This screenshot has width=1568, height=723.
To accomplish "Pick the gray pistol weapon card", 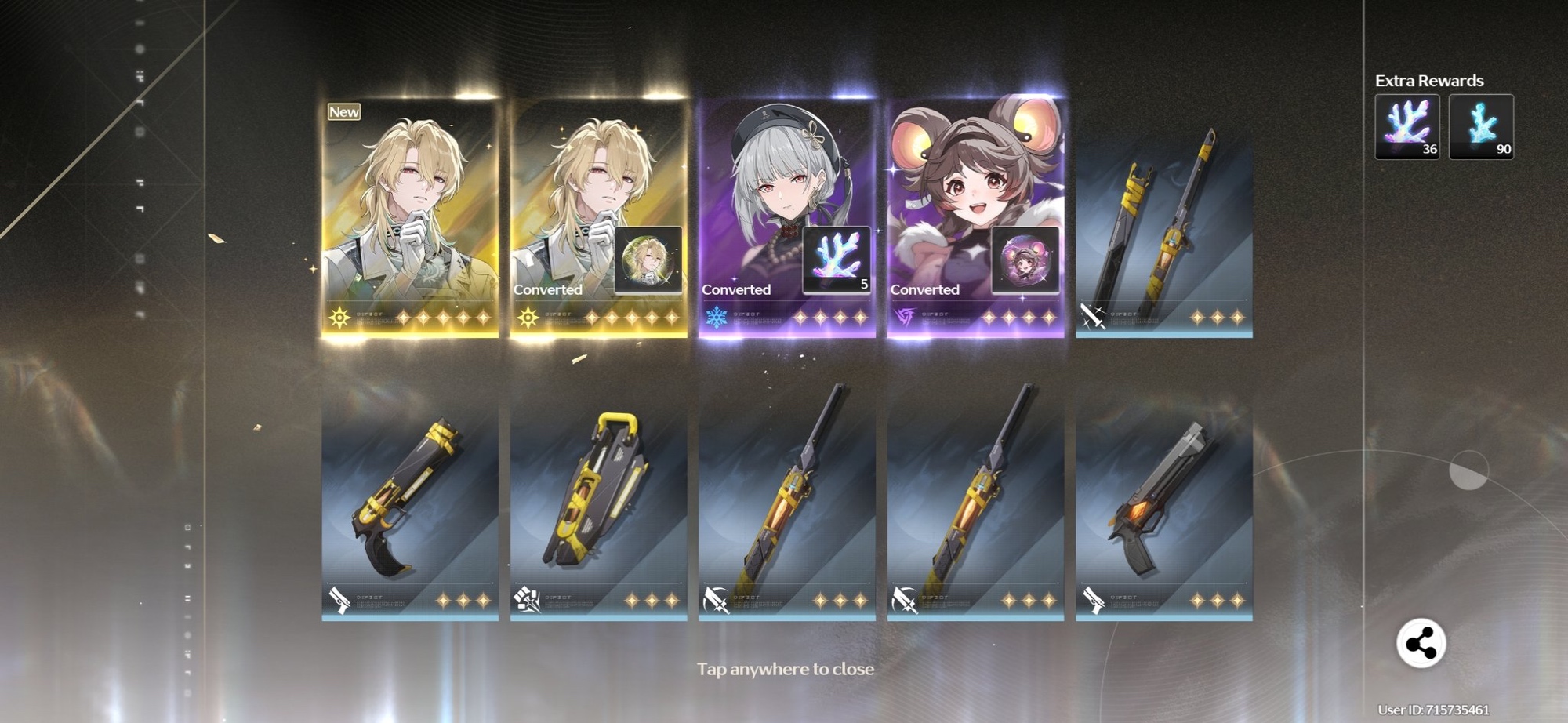I will (x=1164, y=502).
